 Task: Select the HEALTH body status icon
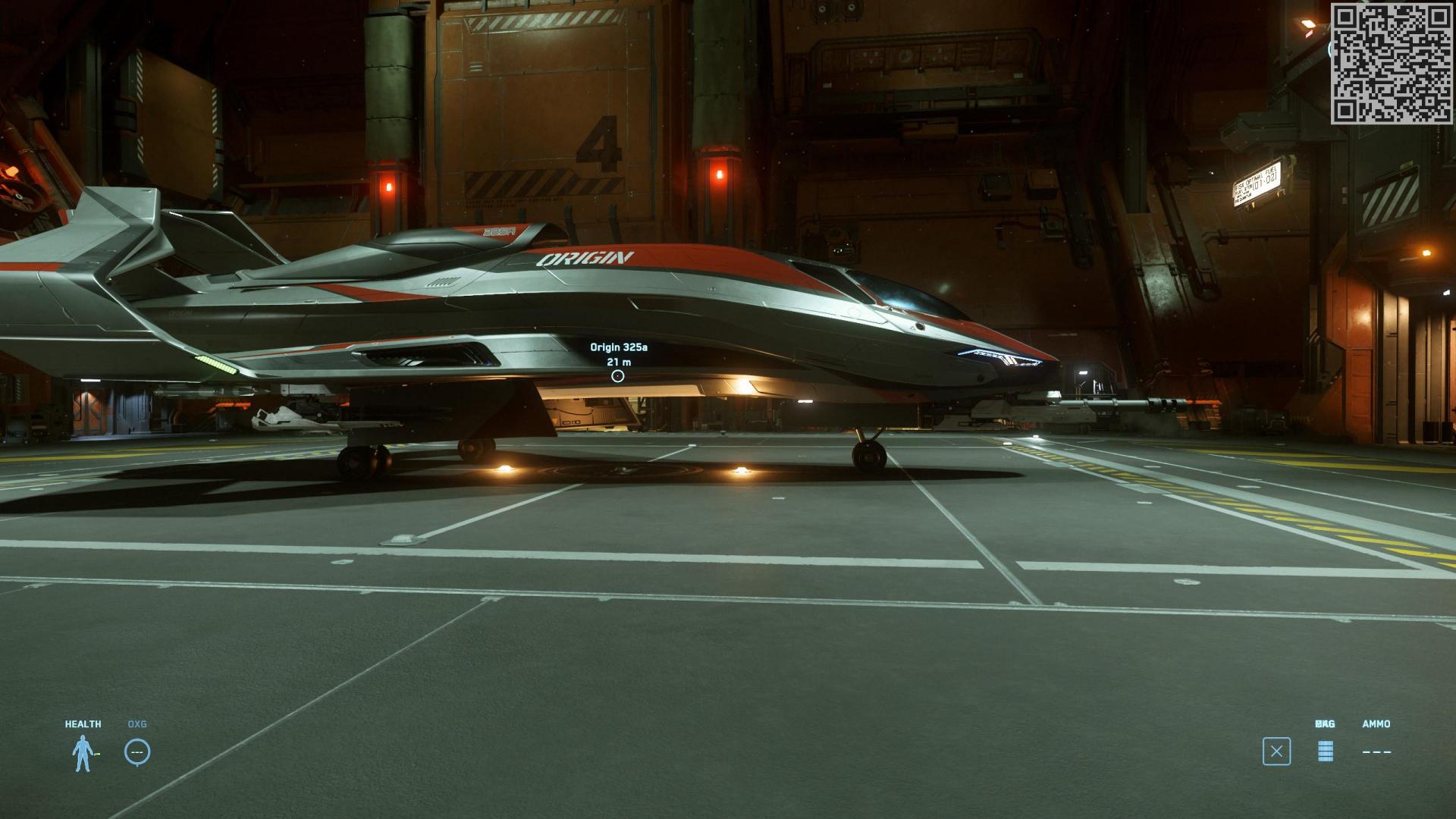tap(83, 752)
